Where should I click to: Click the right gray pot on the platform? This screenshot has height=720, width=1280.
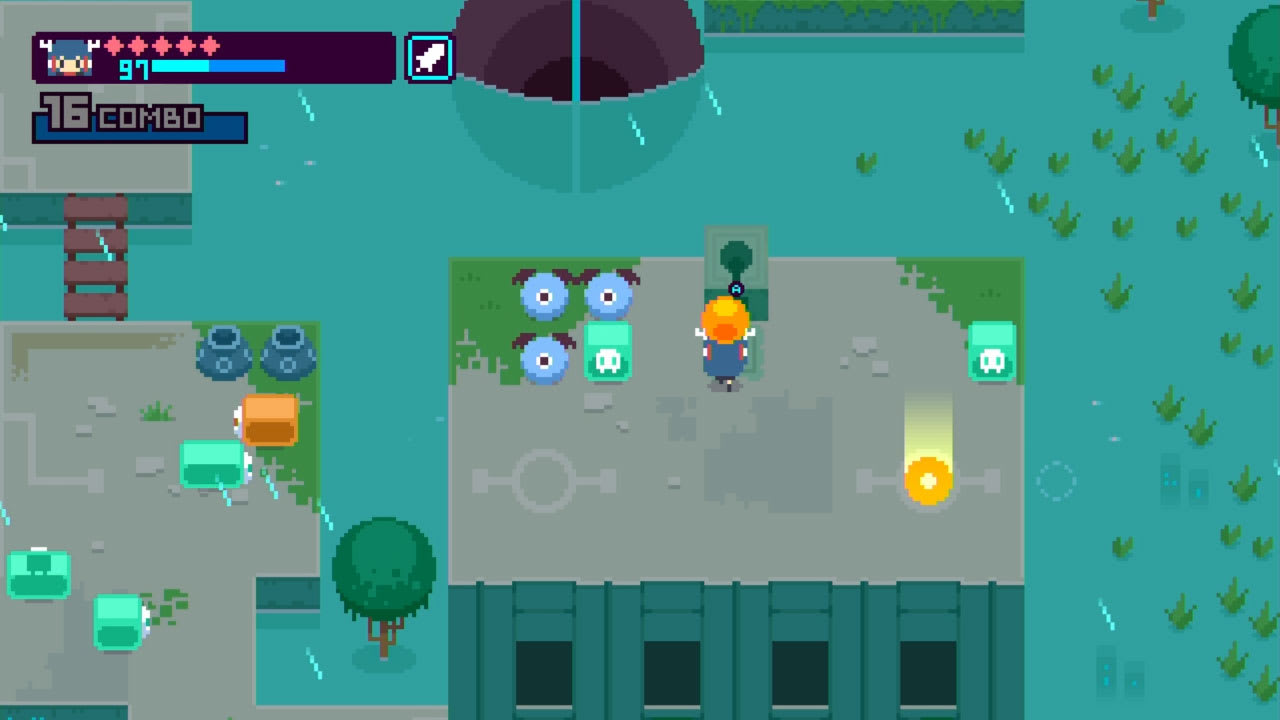[x=290, y=350]
